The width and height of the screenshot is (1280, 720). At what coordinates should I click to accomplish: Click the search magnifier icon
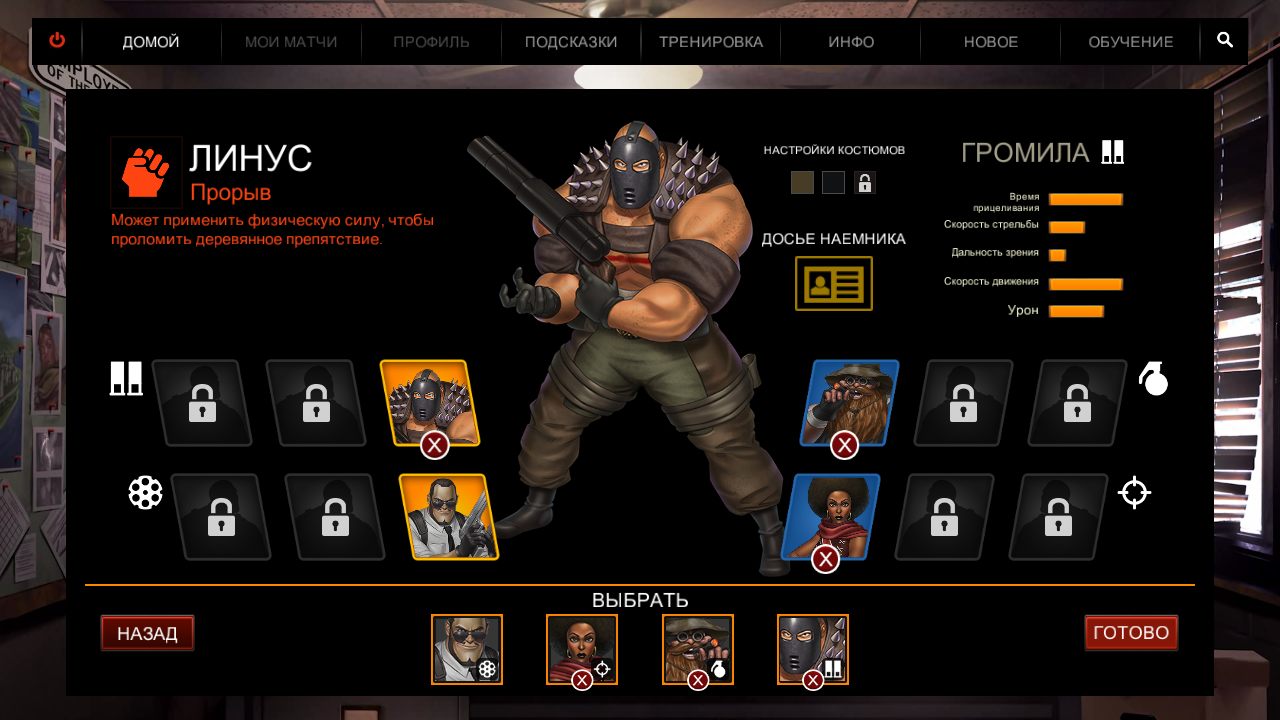(1224, 41)
